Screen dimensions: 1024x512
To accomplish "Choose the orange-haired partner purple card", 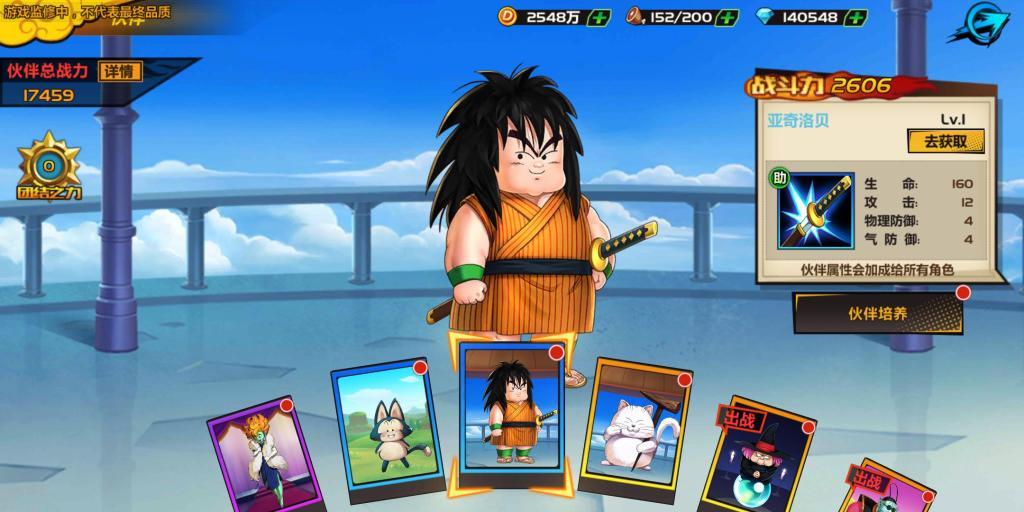I will pos(267,455).
